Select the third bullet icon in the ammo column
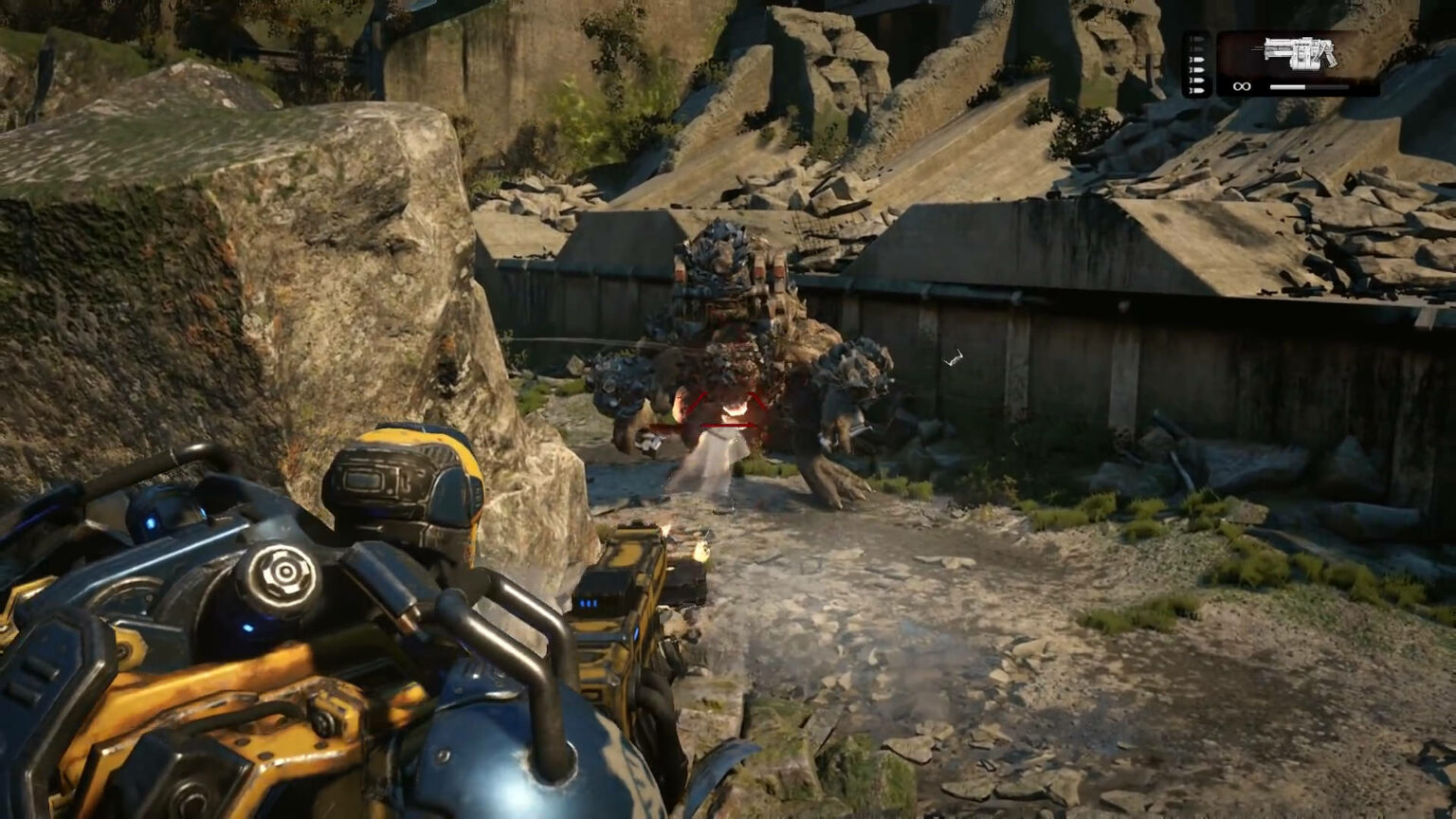The width and height of the screenshot is (1456, 819). coord(1197,60)
